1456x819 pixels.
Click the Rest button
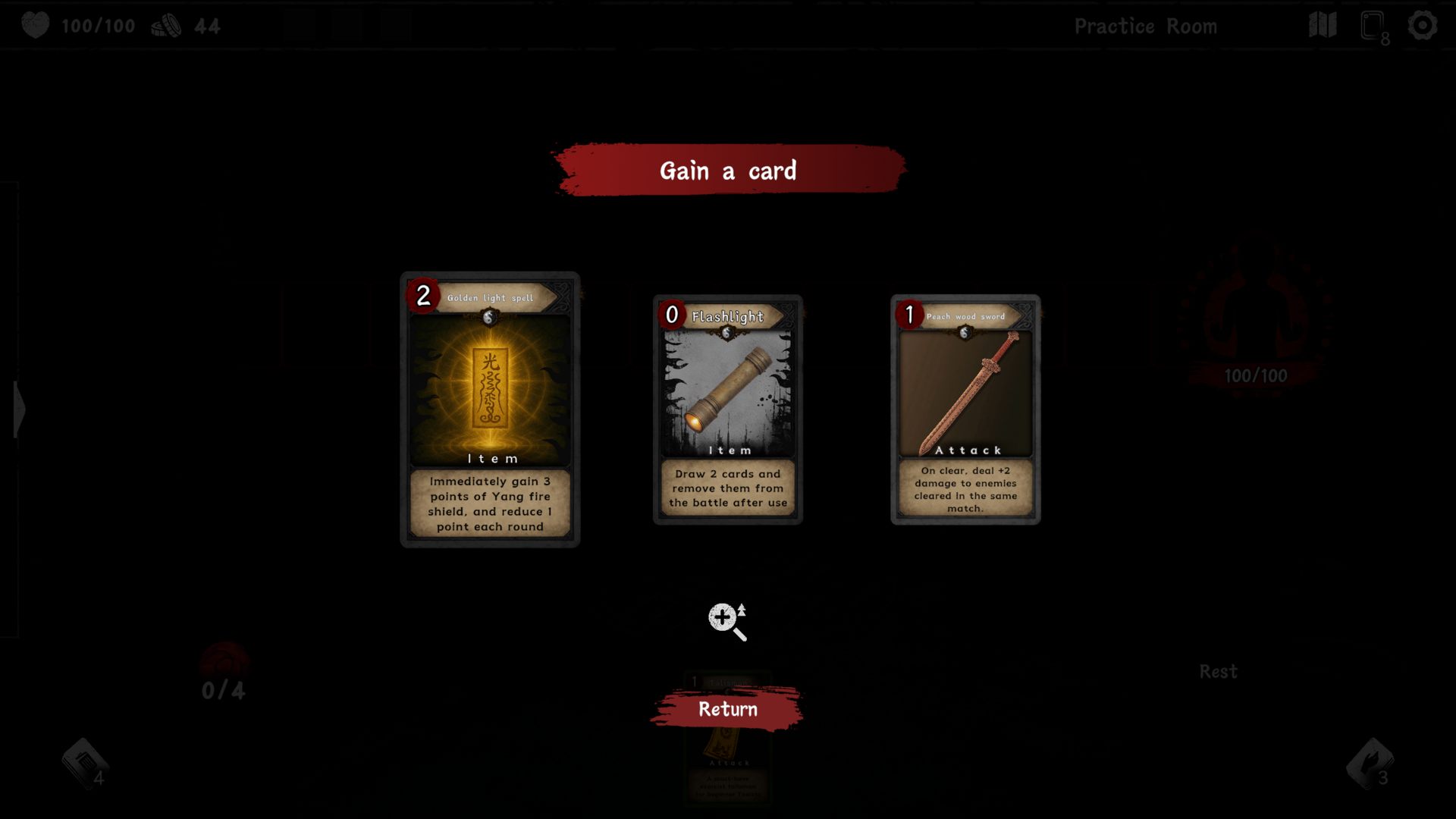(x=1218, y=672)
